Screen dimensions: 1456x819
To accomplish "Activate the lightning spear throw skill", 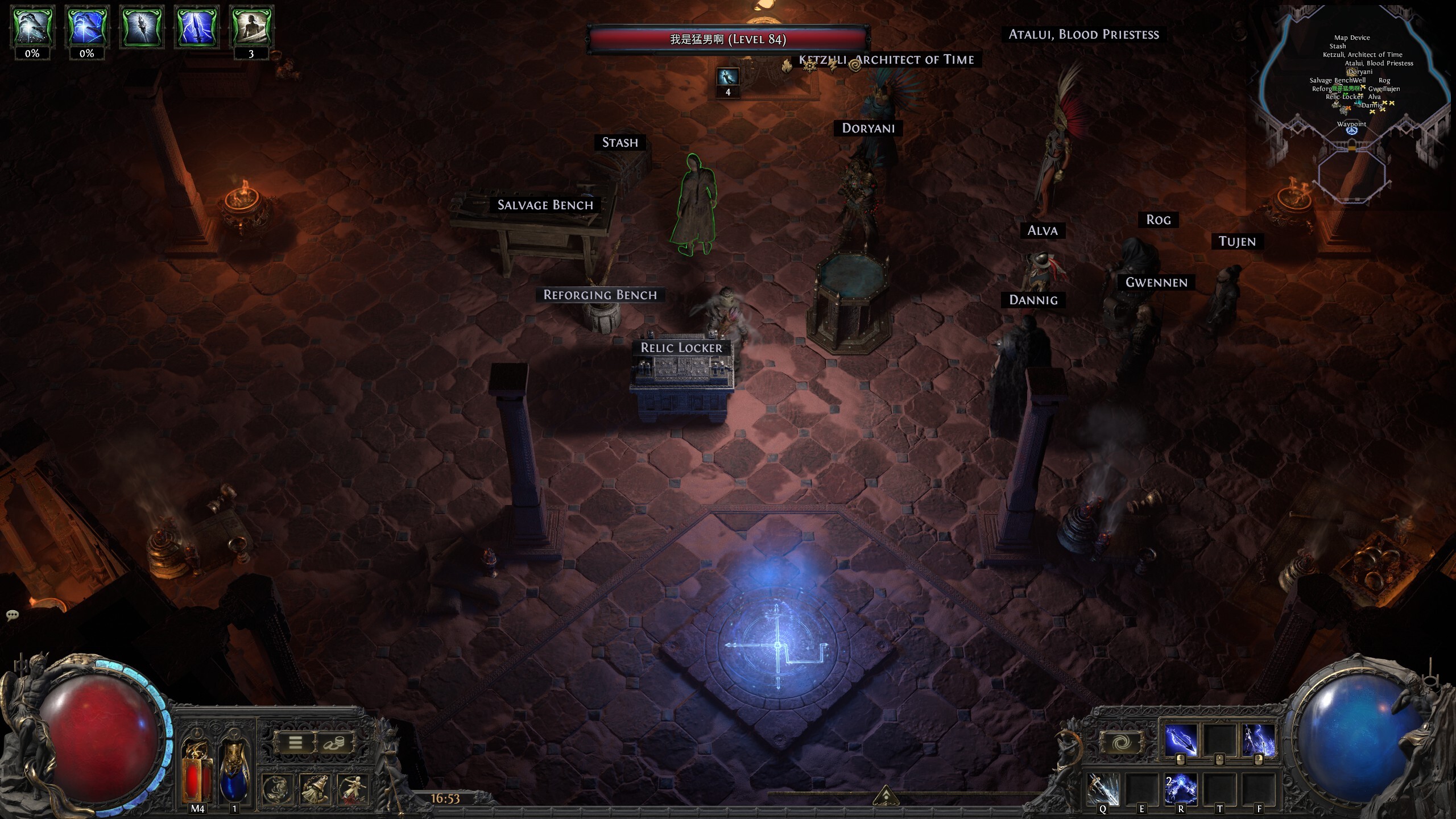I will tap(1181, 741).
